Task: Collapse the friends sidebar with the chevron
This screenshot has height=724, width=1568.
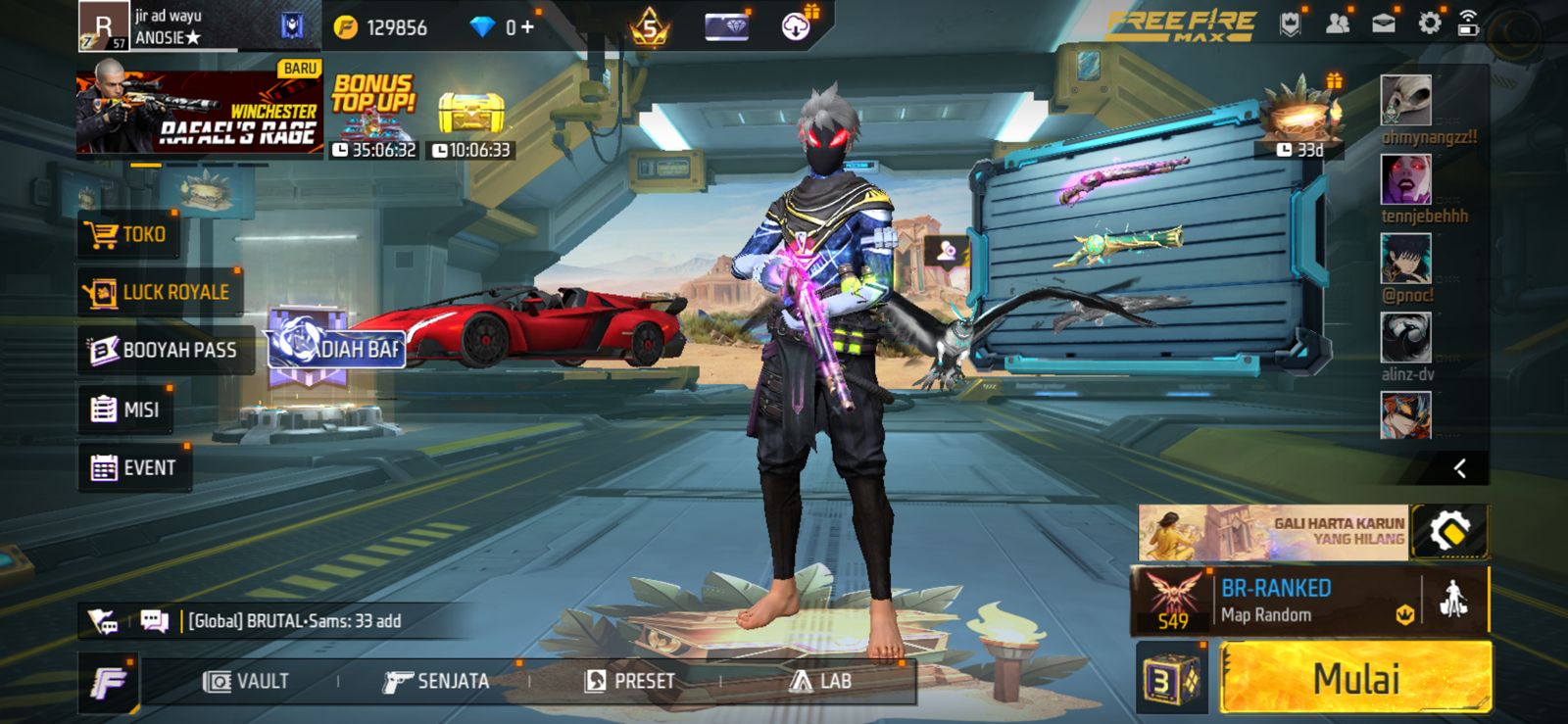Action: click(1461, 468)
